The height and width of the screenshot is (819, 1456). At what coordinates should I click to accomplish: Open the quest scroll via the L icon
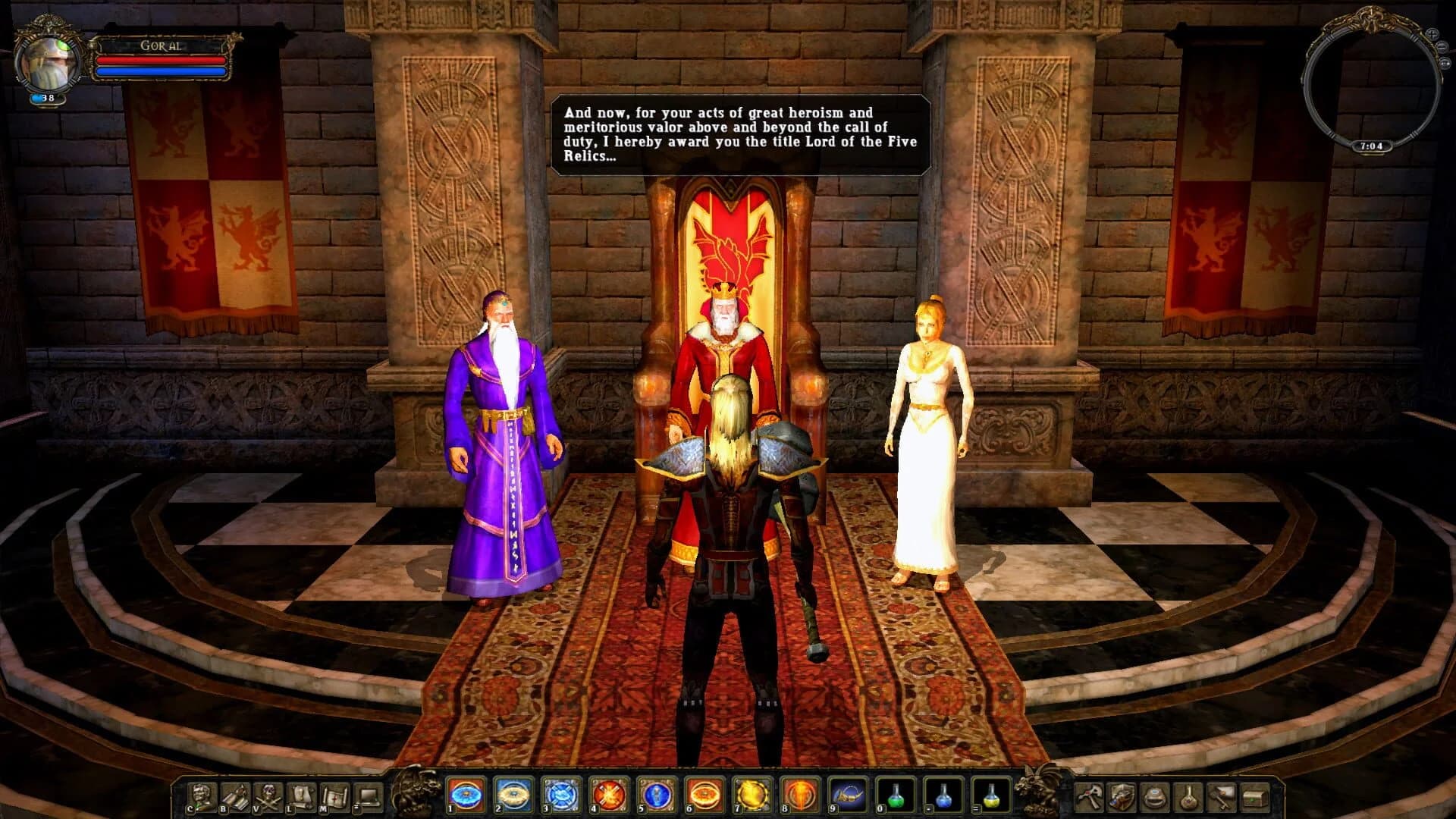point(301,795)
